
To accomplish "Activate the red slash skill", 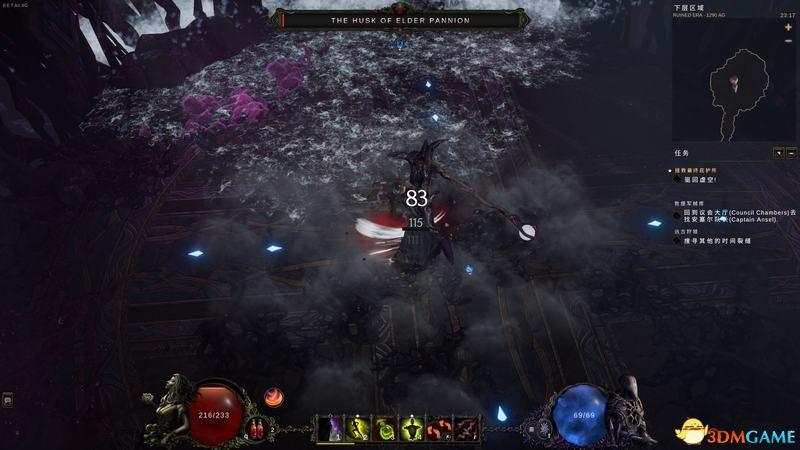I will point(465,429).
